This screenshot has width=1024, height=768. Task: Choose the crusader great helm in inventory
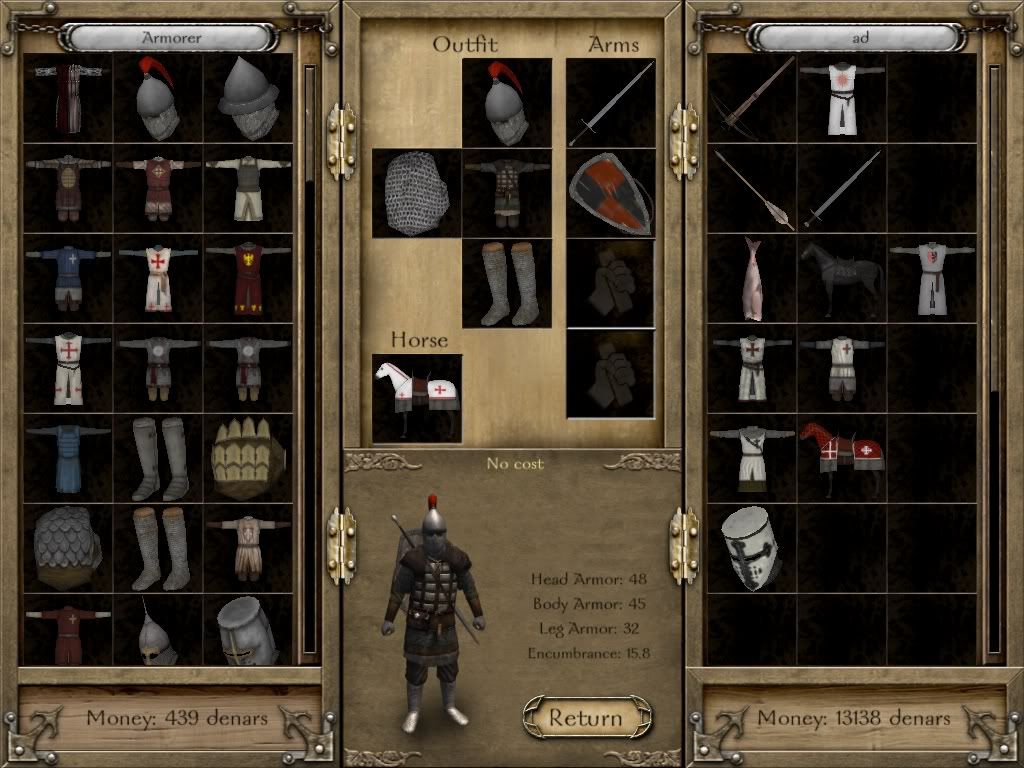(752, 548)
